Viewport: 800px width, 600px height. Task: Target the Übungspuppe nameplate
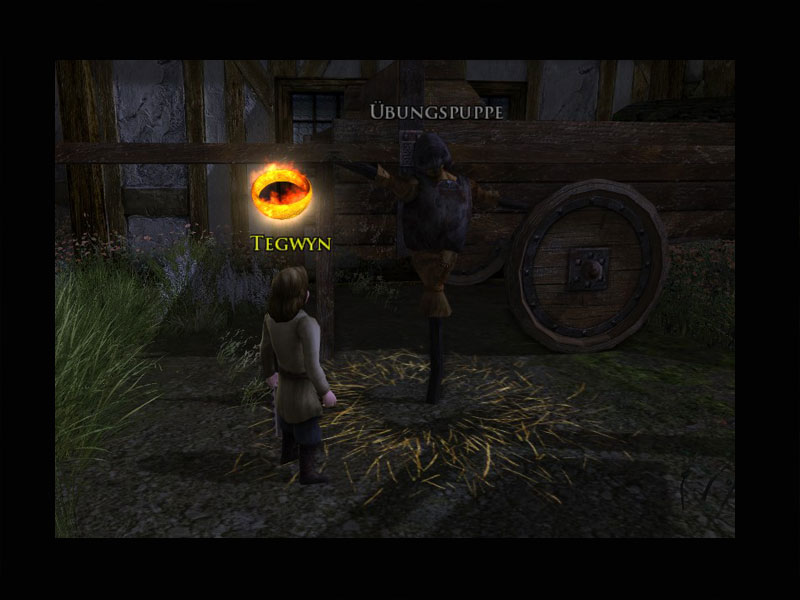click(436, 111)
